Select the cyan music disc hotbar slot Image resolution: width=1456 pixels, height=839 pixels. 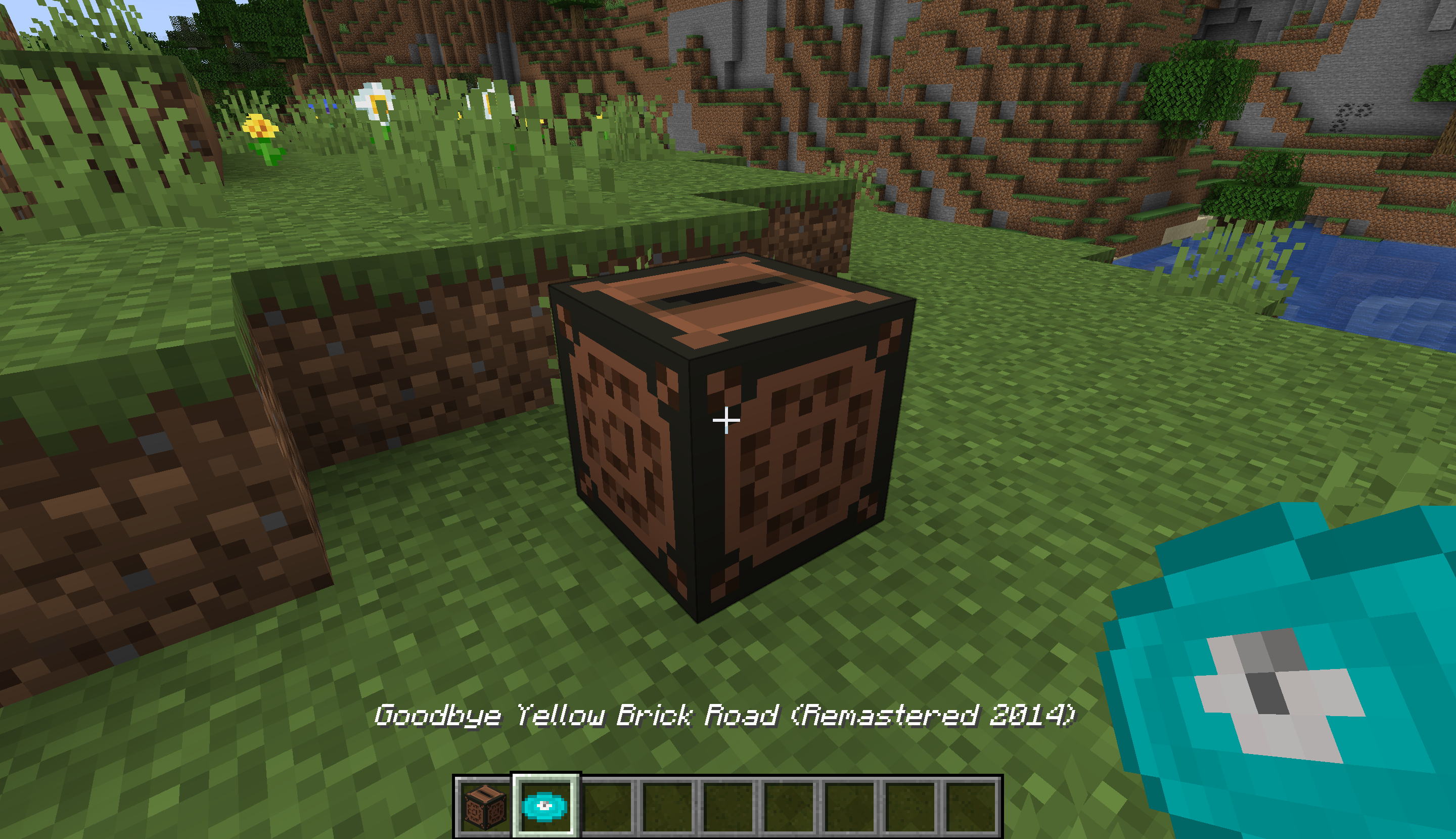(x=545, y=806)
